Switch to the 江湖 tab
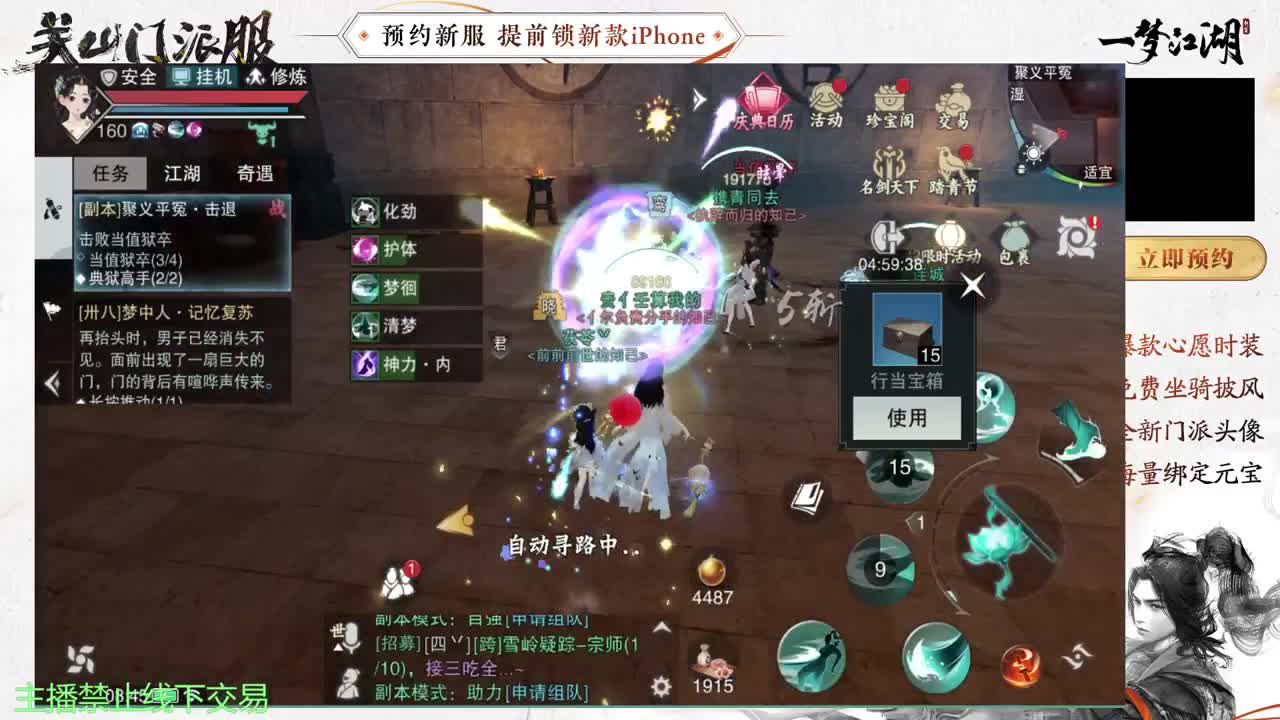The width and height of the screenshot is (1280, 720). click(x=180, y=174)
